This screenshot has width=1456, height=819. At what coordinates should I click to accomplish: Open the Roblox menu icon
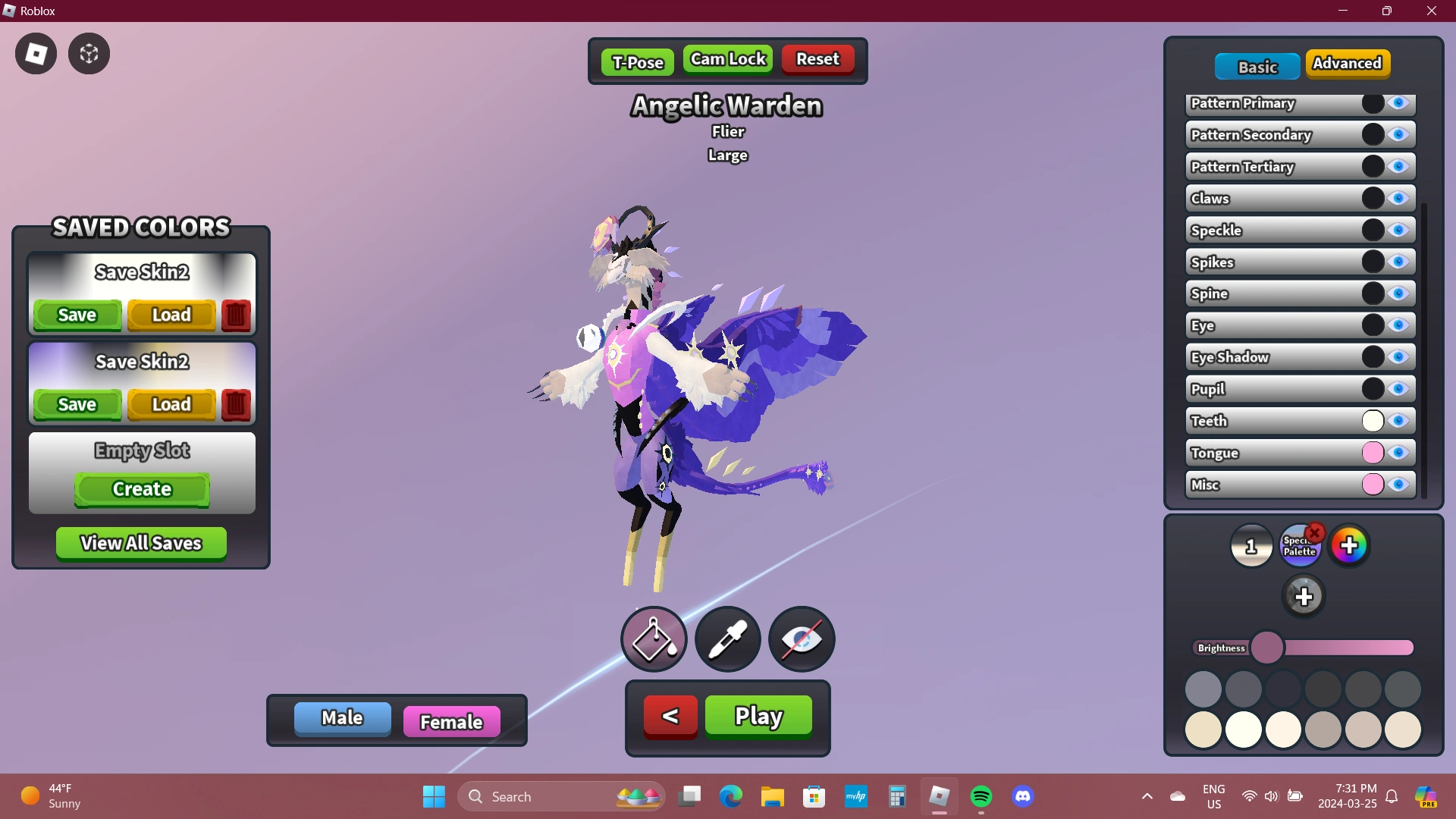(x=35, y=53)
